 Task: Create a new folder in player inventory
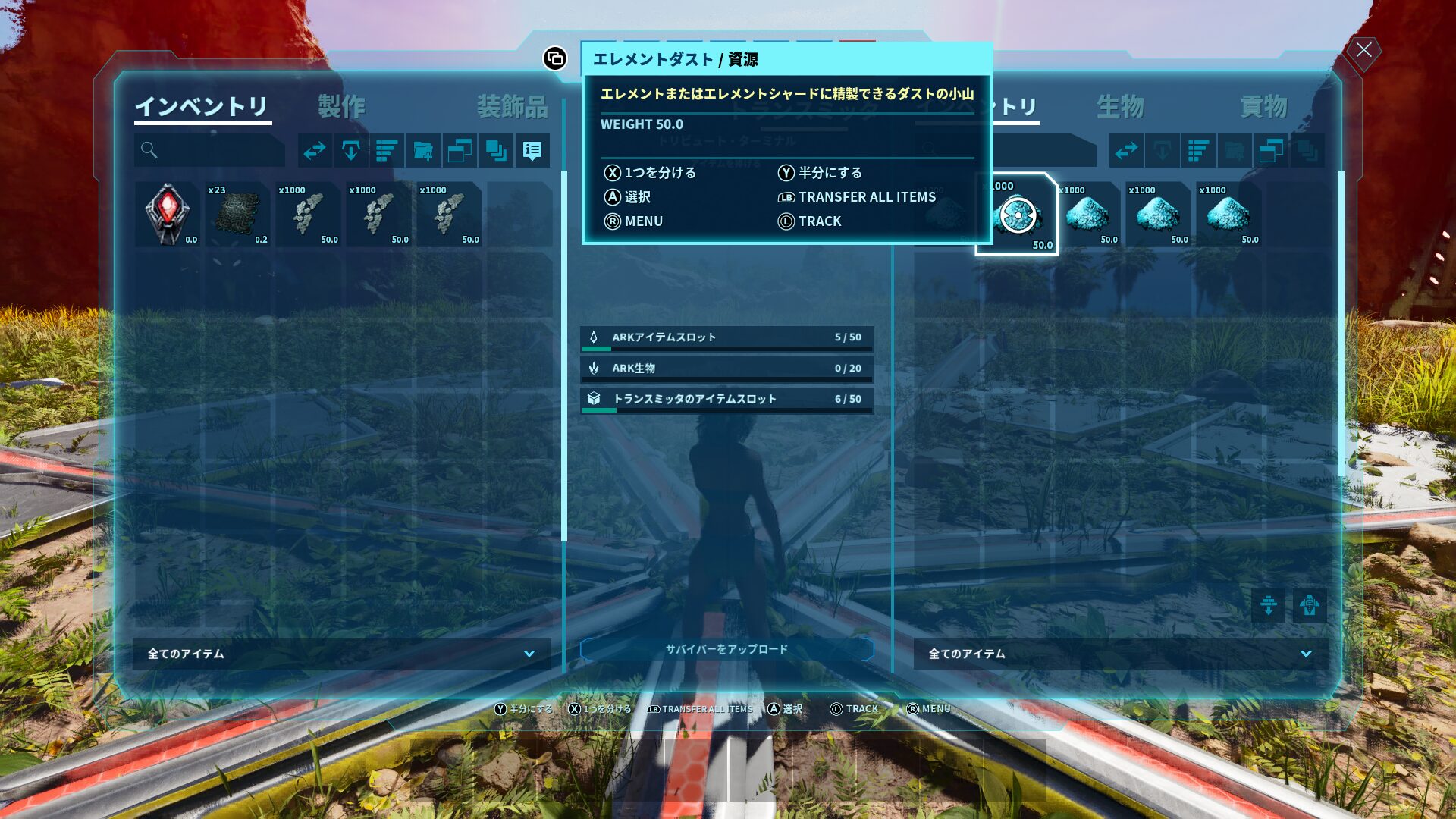[x=423, y=151]
